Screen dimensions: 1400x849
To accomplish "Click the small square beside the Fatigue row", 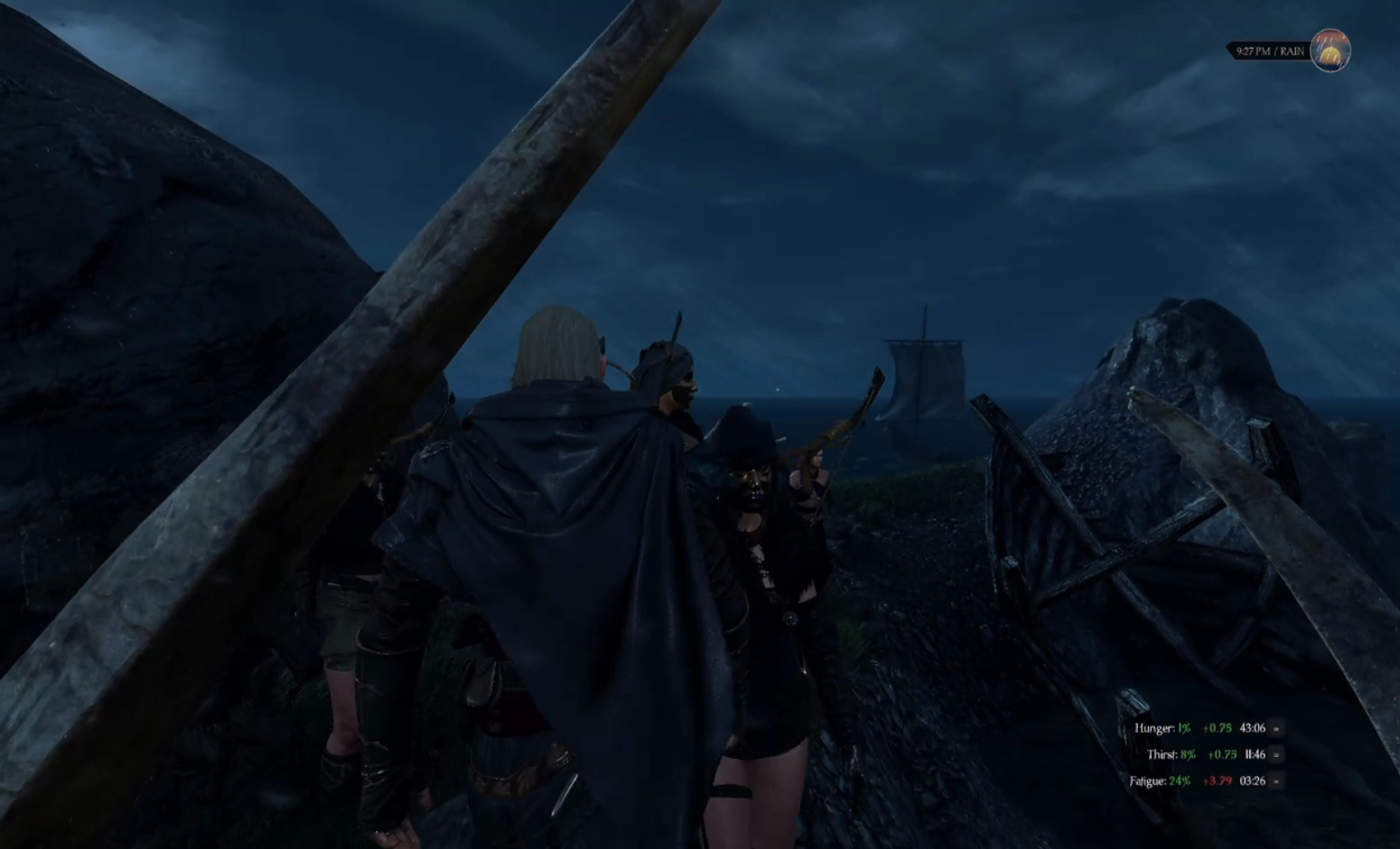I will pos(1276,781).
